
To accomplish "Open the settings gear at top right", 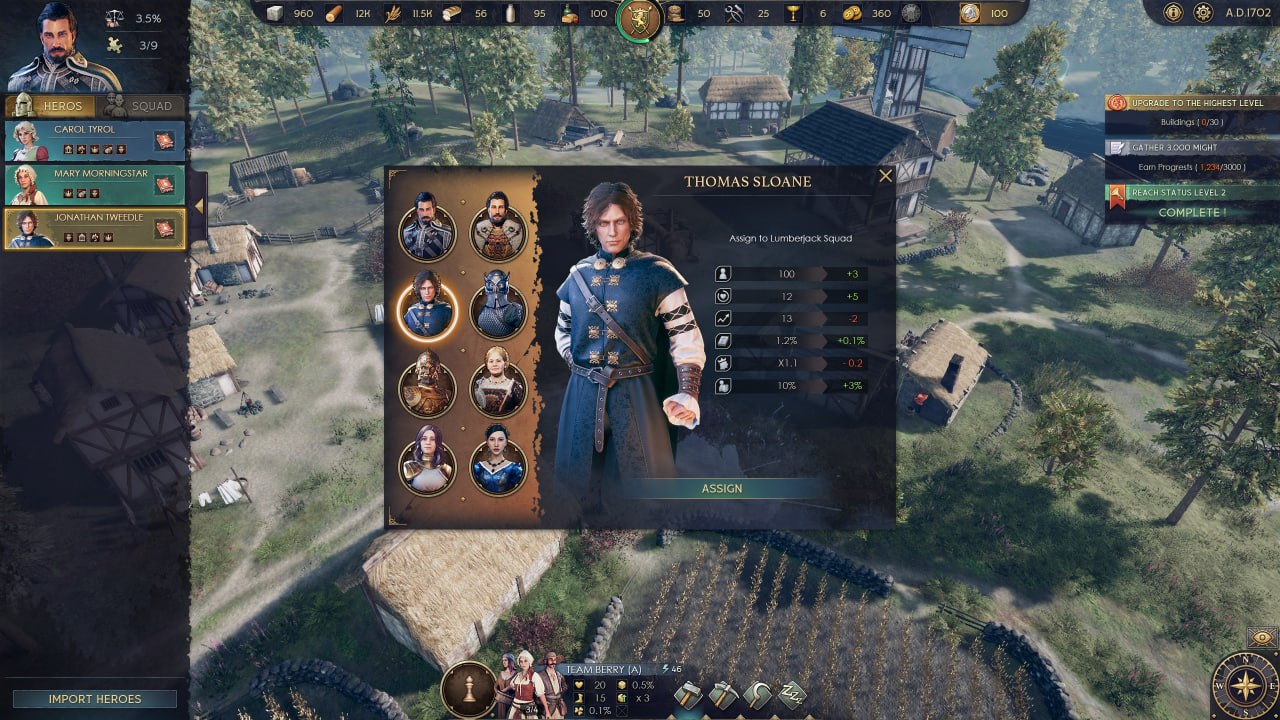I will [1203, 12].
